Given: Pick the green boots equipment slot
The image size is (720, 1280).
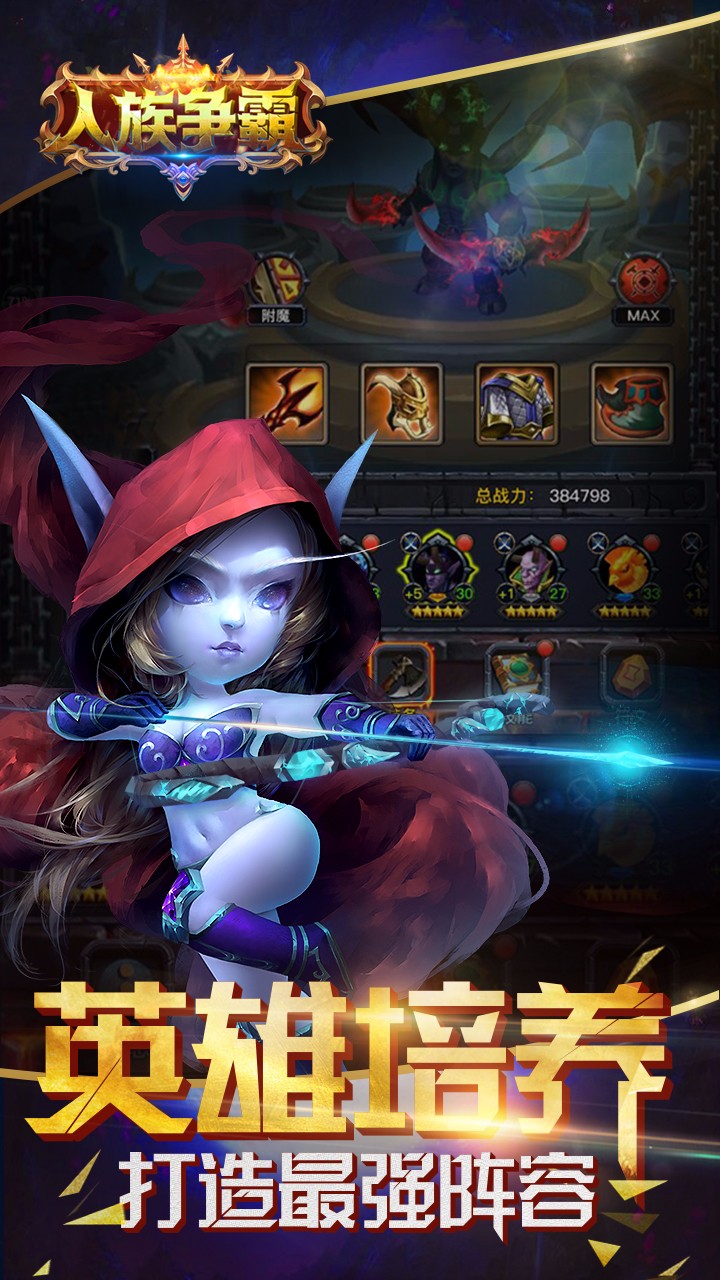Looking at the screenshot, I should (632, 403).
